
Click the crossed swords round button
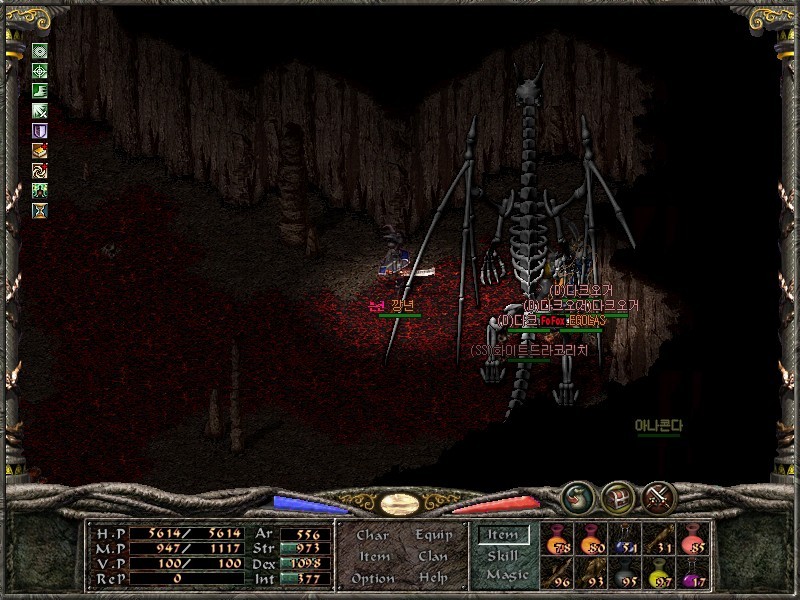pos(658,496)
